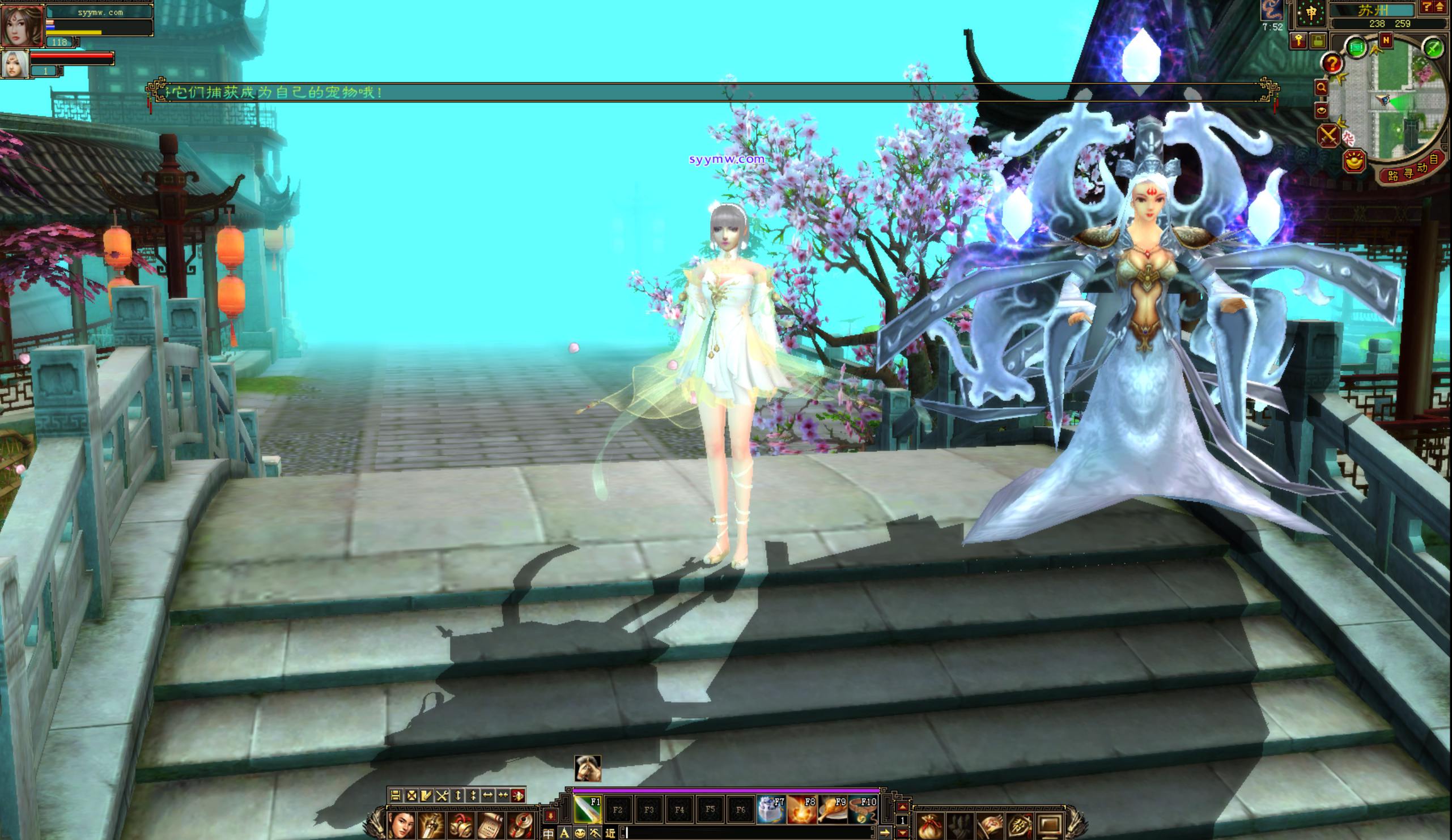Click the crossed swords button by minimap
Screen dimensions: 1452x840
(1328, 136)
